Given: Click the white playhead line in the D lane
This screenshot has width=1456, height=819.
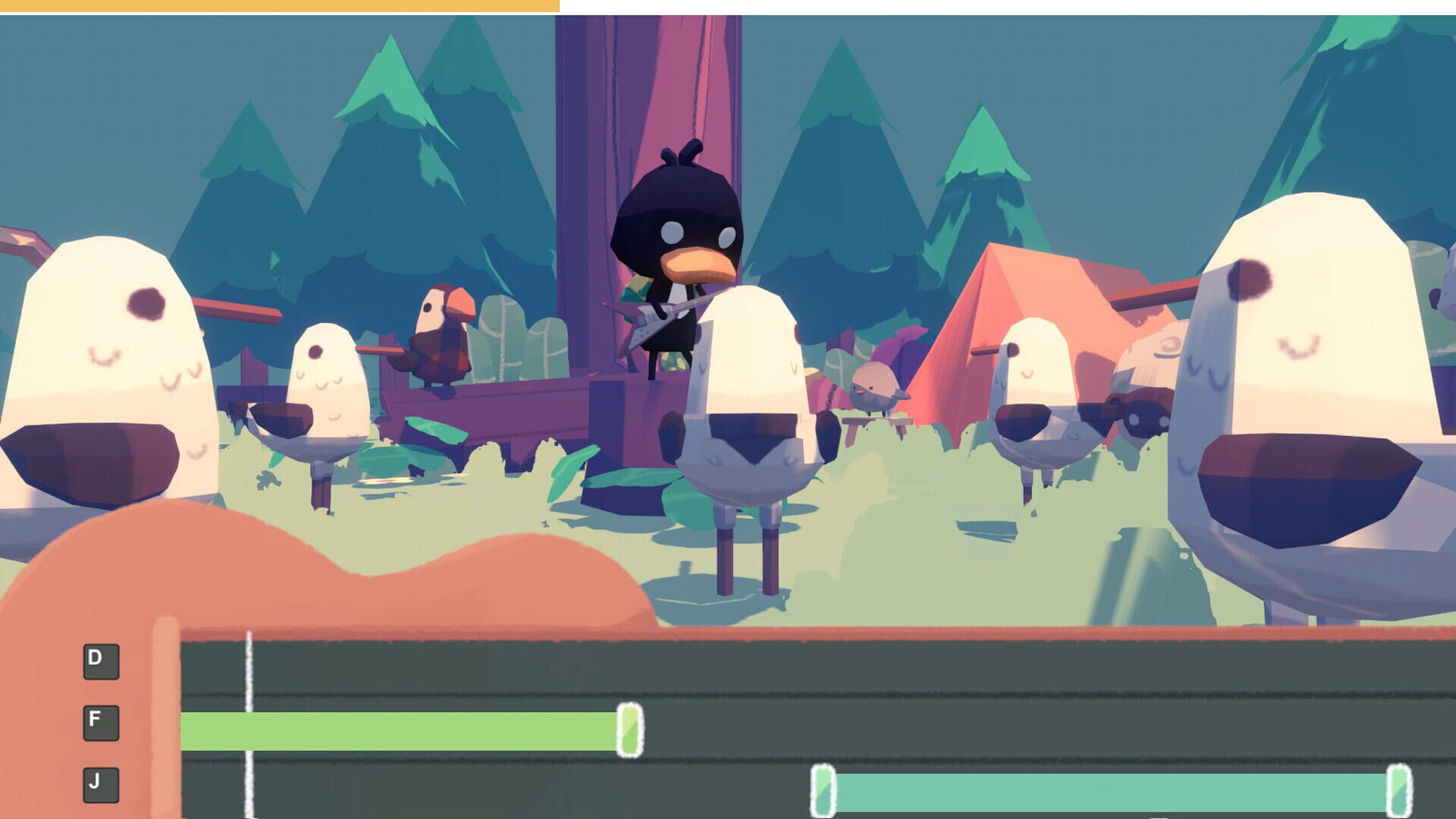Looking at the screenshot, I should [248, 667].
